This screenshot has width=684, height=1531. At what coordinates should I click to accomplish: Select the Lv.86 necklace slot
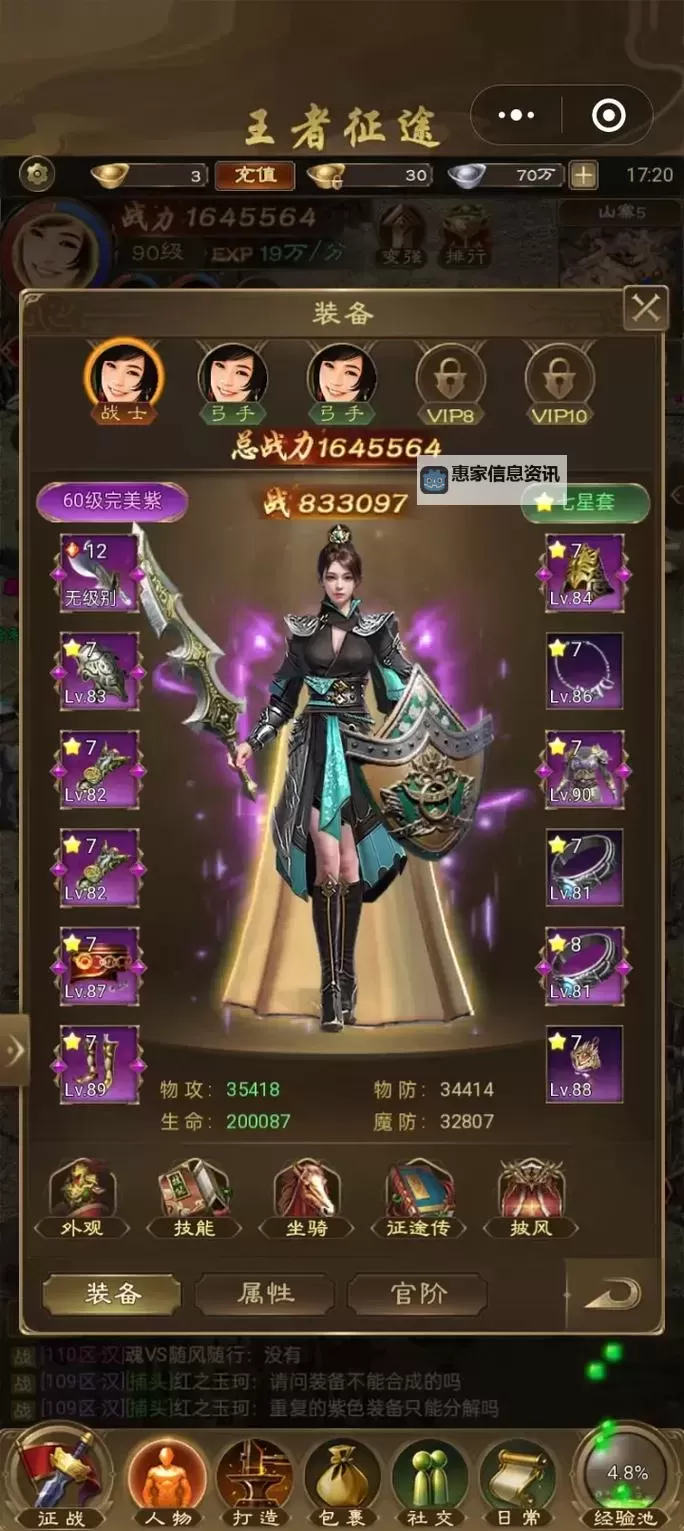(x=584, y=671)
